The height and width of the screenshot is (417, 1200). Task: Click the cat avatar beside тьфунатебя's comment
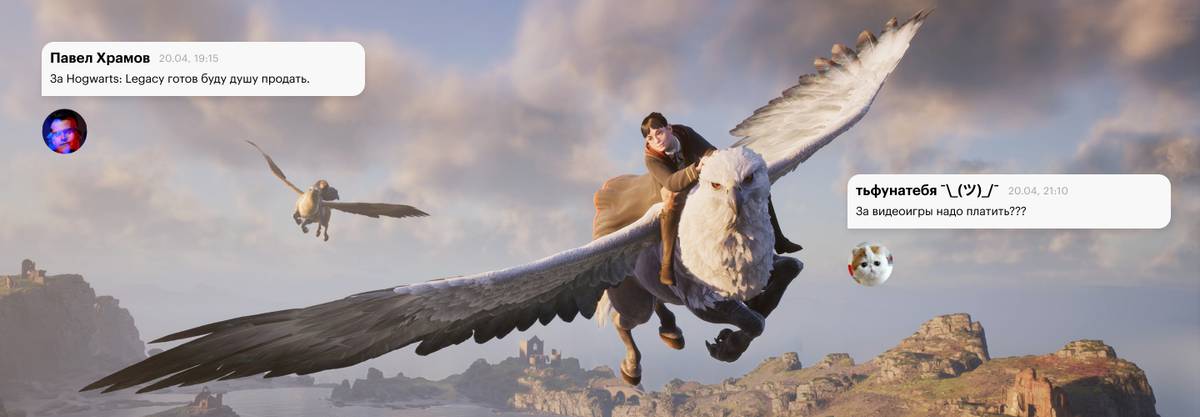tap(870, 264)
